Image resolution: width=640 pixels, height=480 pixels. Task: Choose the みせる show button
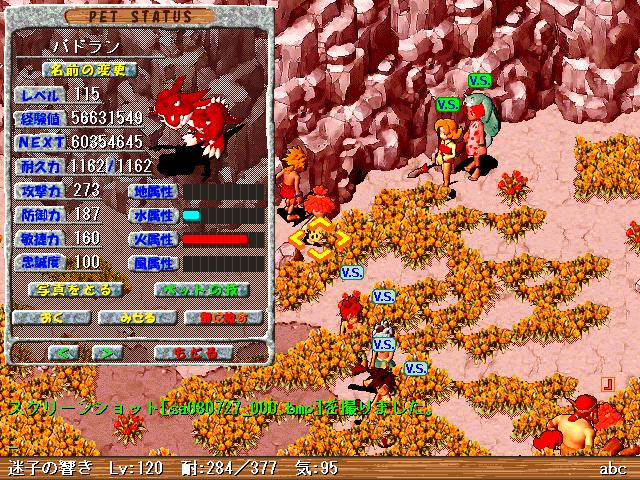click(138, 318)
